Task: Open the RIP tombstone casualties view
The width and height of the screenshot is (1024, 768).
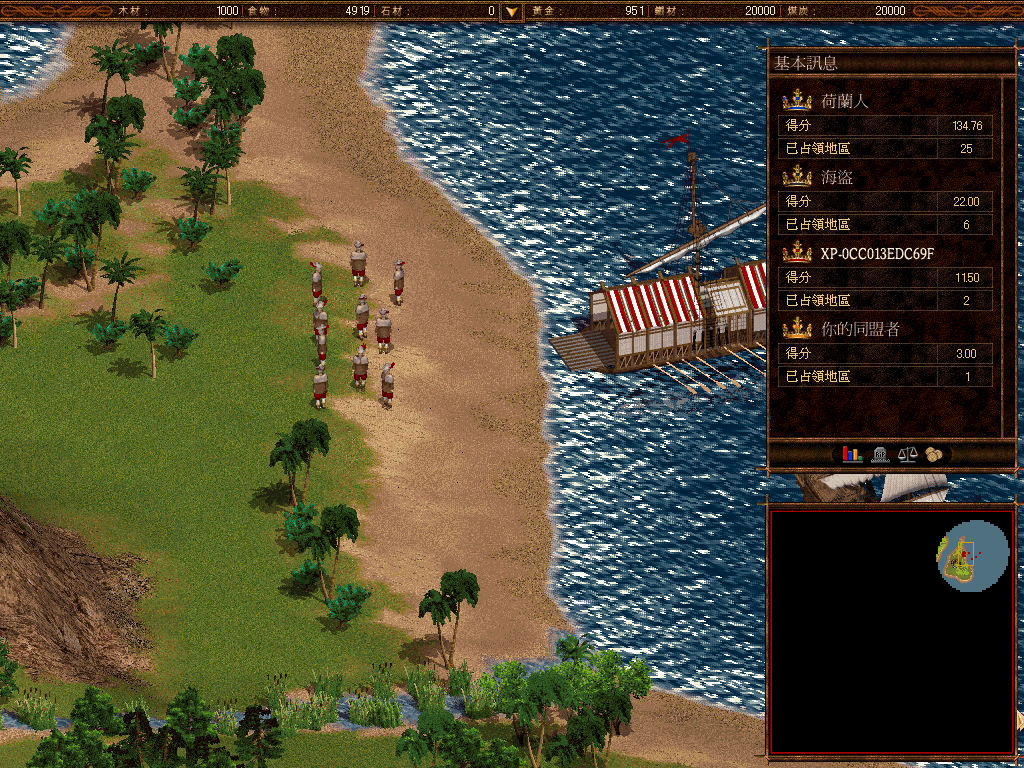Action: click(880, 454)
